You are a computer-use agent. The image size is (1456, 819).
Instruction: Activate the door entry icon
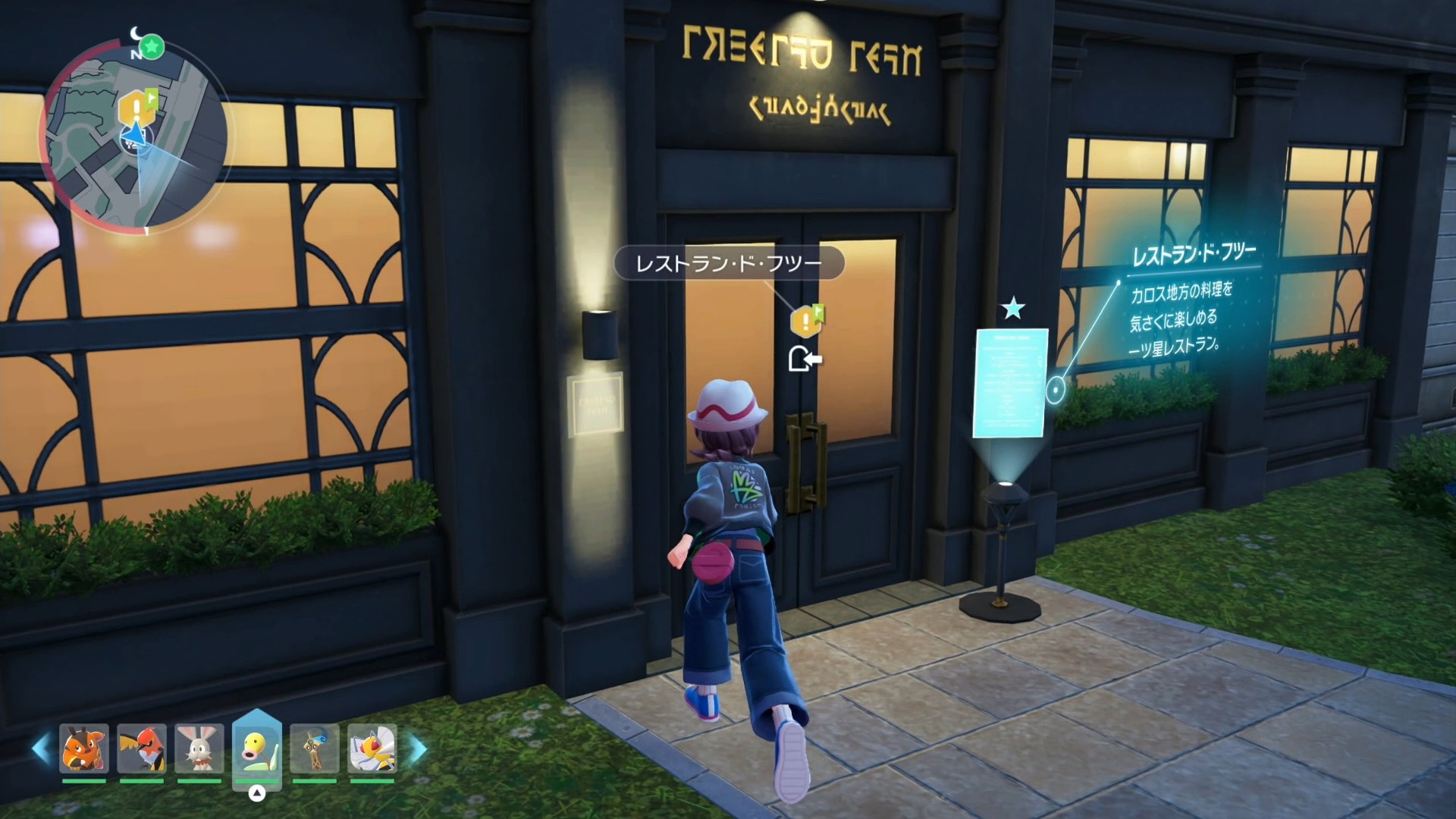804,359
